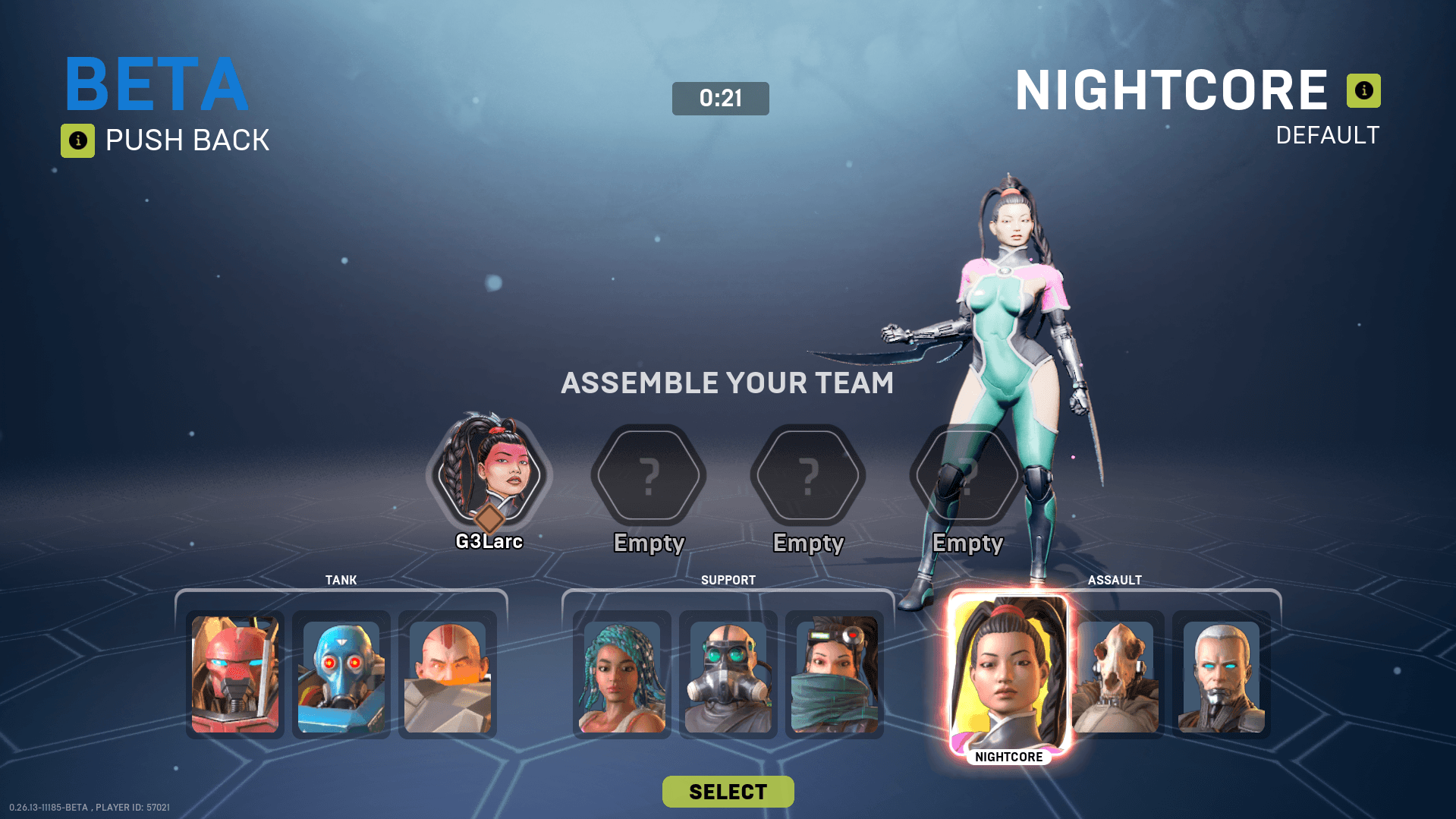
Task: Confirm hero with the SELECT button
Action: (728, 792)
